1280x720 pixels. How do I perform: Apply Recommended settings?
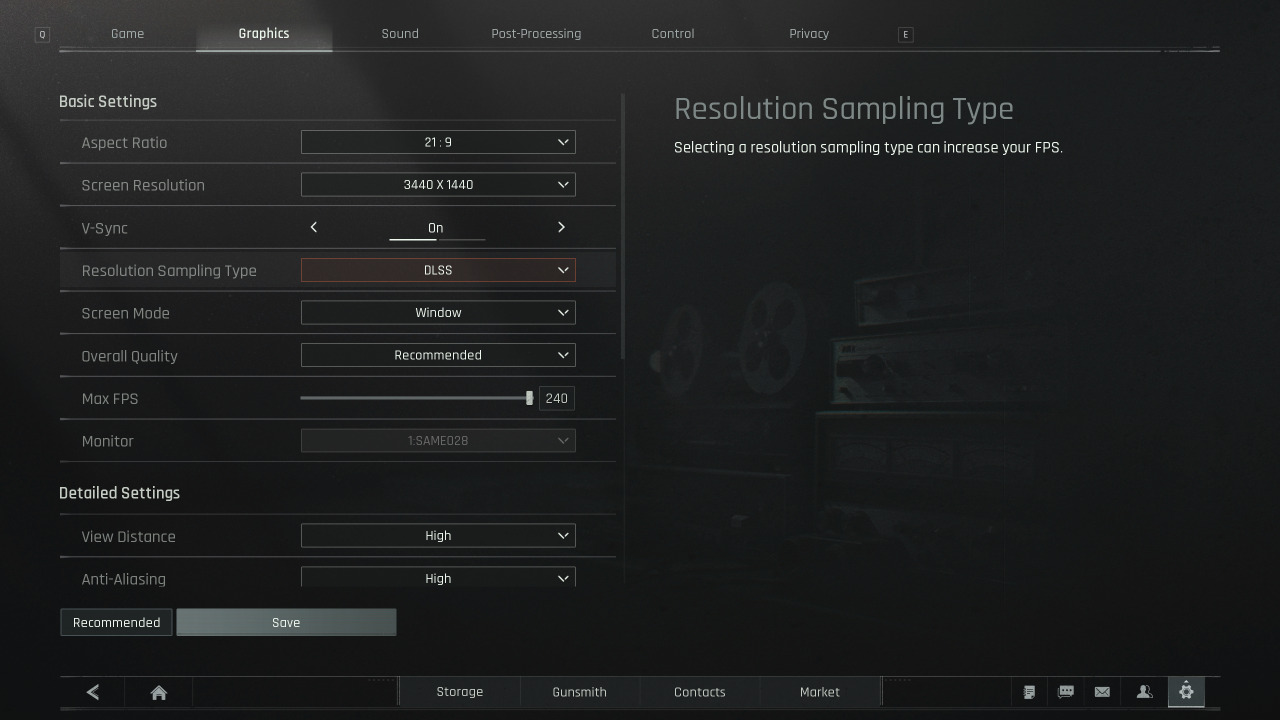pyautogui.click(x=115, y=622)
